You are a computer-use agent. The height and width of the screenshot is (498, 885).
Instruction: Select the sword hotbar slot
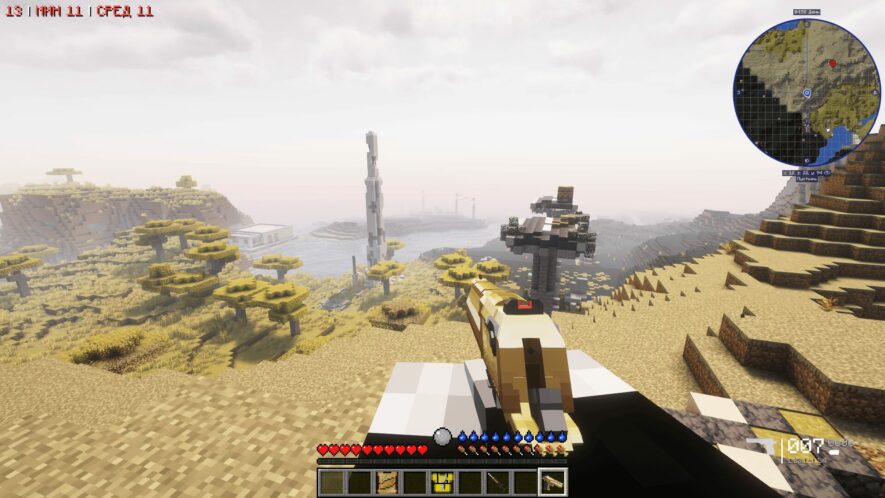point(496,482)
